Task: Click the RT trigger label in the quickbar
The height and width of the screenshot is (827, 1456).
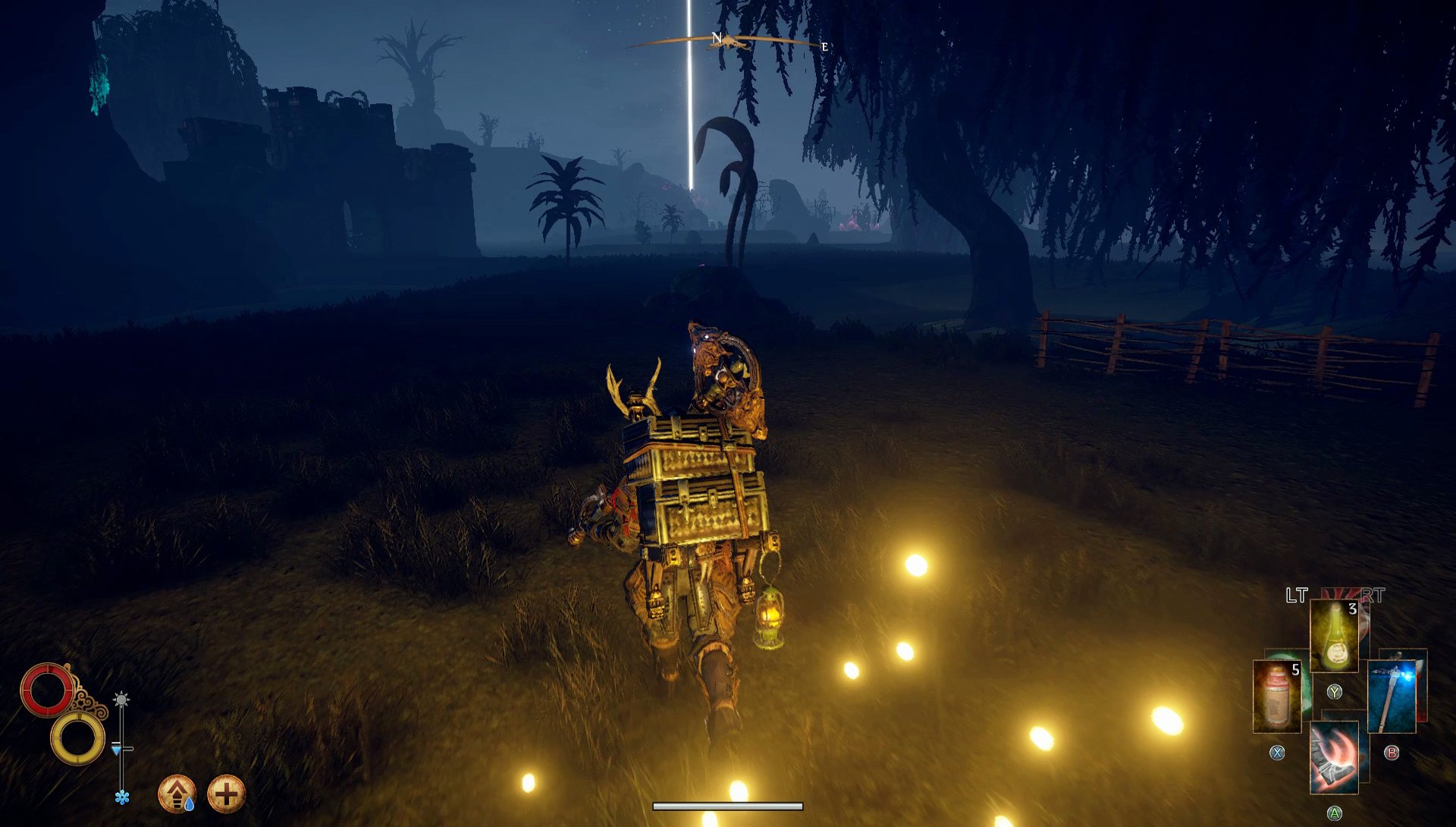Action: (x=1373, y=594)
